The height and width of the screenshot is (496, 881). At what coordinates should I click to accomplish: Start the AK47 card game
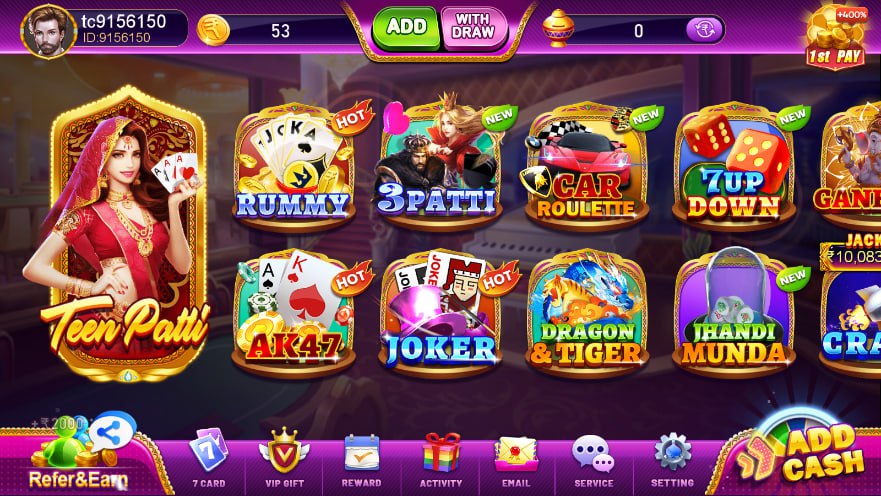click(x=293, y=311)
